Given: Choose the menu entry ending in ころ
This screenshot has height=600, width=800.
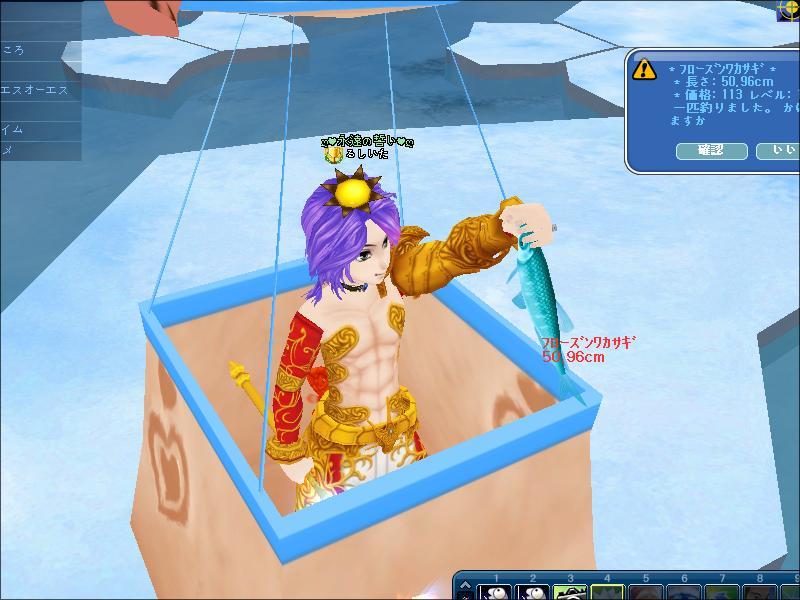Looking at the screenshot, I should click(x=37, y=50).
